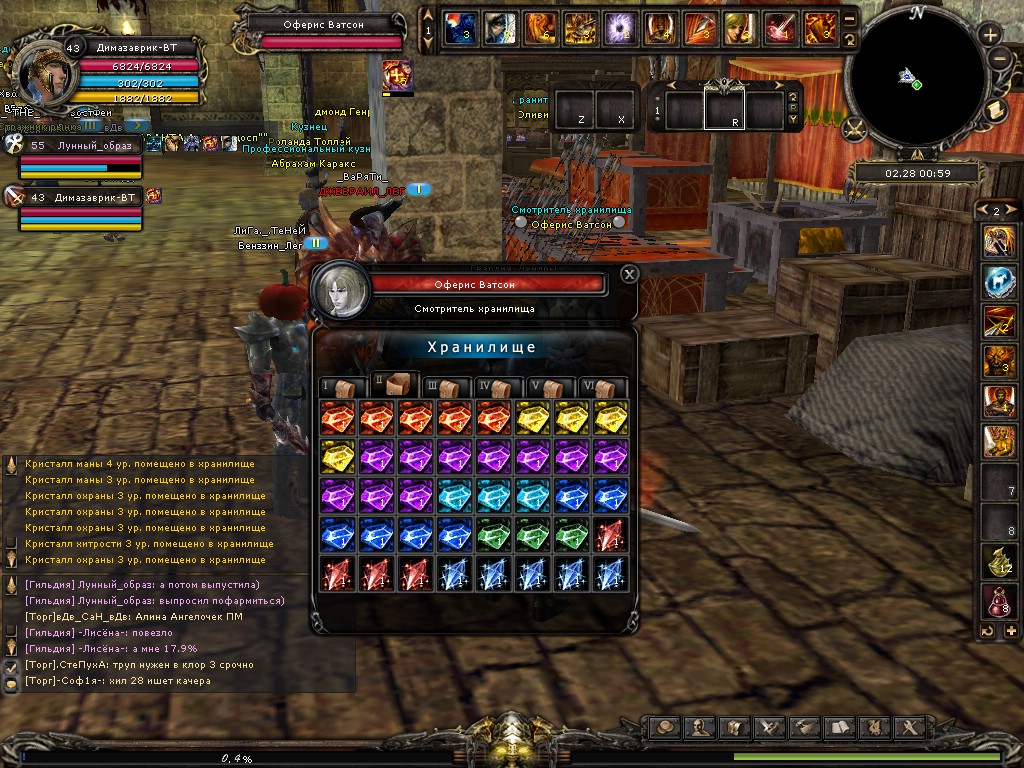Switch to storage tab I
The height and width of the screenshot is (768, 1024).
pyautogui.click(x=335, y=387)
